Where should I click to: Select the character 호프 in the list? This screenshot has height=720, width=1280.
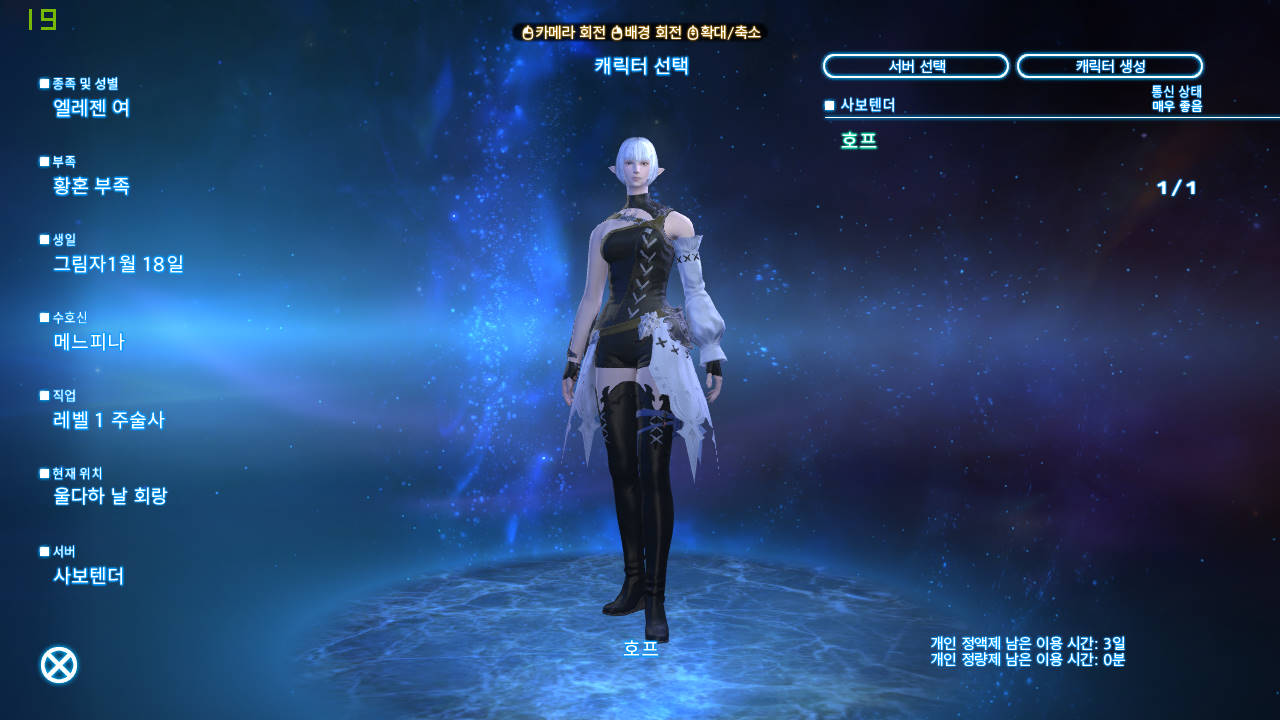[x=859, y=141]
